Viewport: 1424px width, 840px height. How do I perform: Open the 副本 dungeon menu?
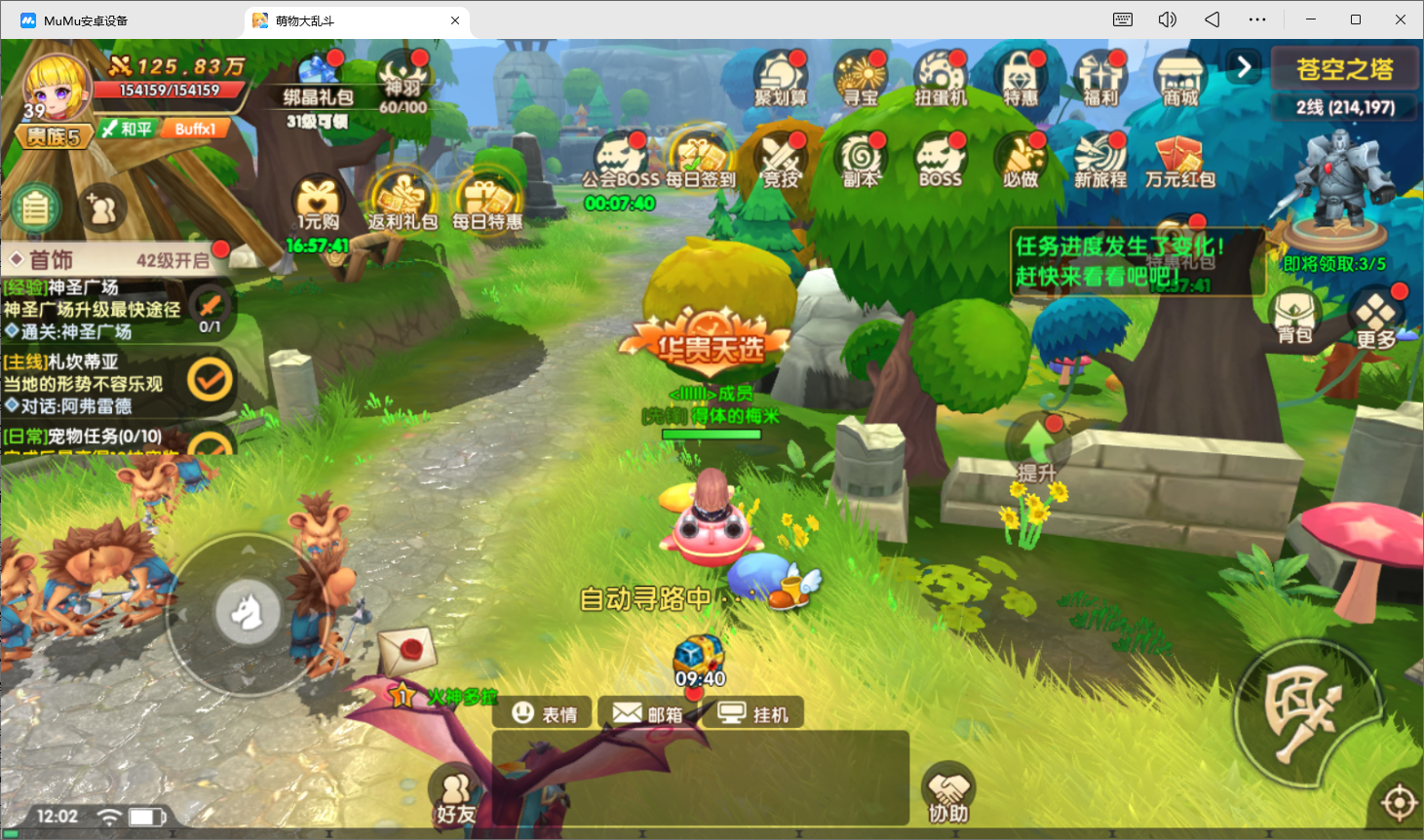(861, 159)
